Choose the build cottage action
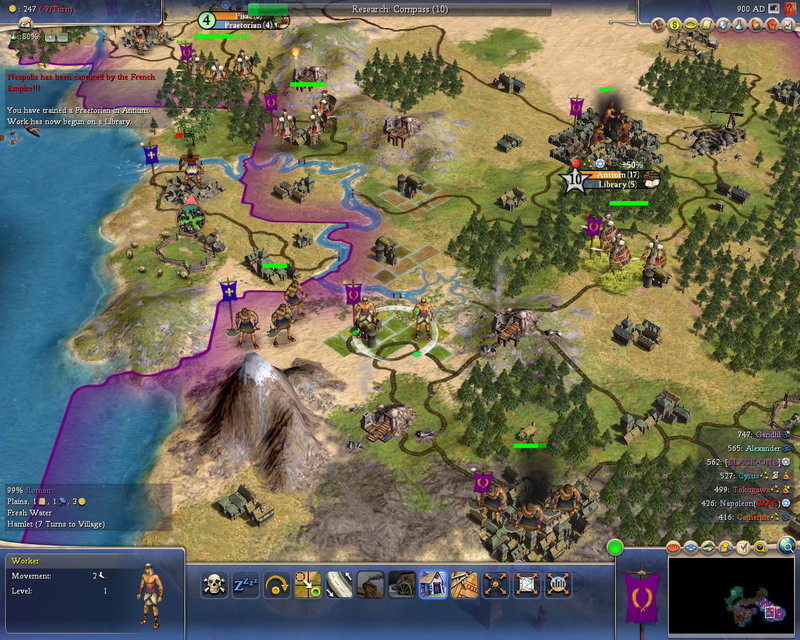 click(x=433, y=584)
